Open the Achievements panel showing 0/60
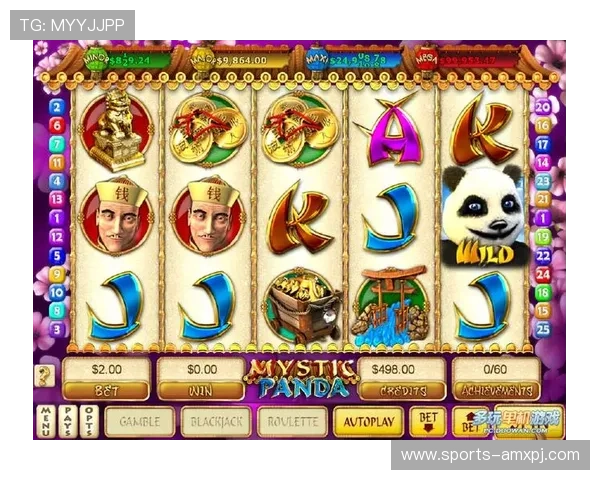 pos(495,378)
